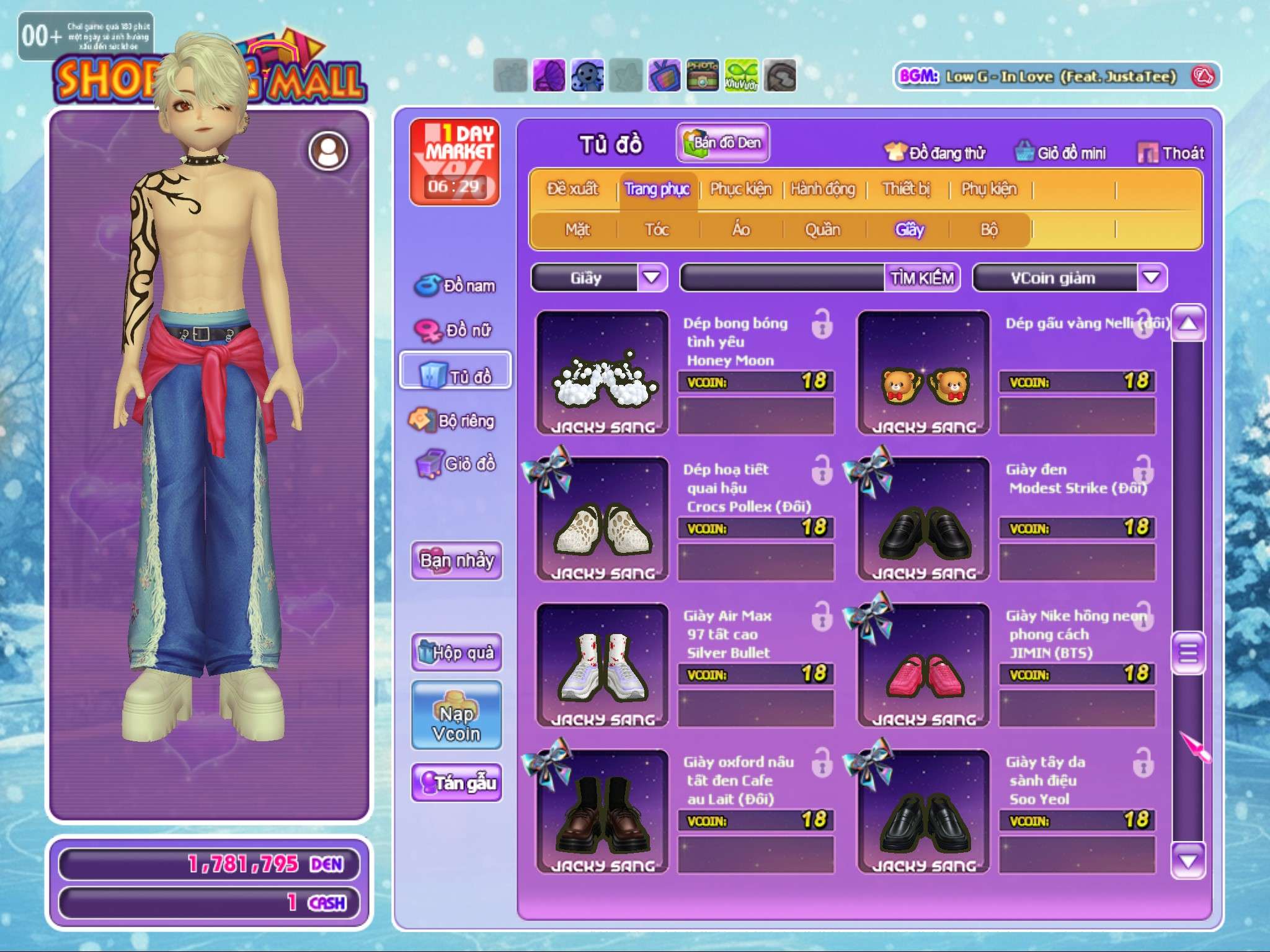
Task: Open Giỏ đồ mini cart
Action: pos(1060,152)
